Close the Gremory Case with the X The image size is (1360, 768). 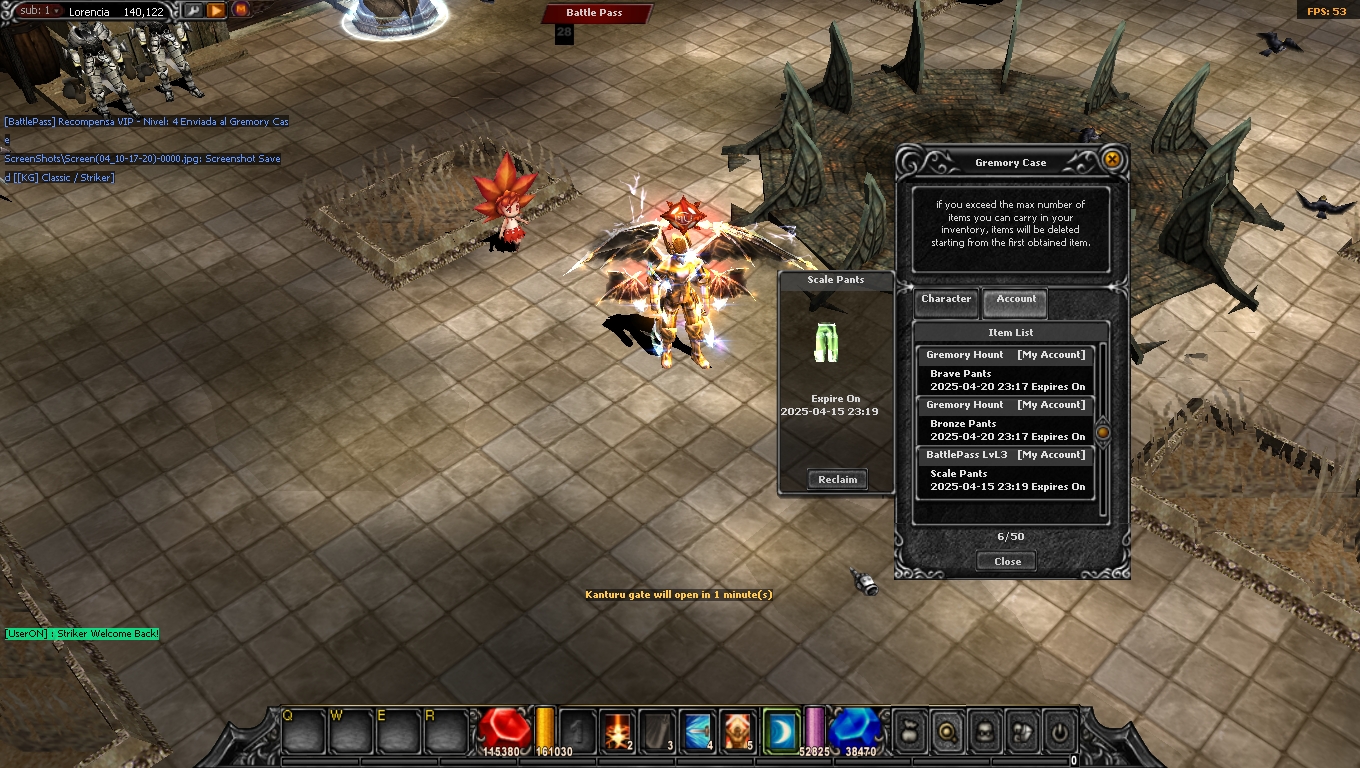pyautogui.click(x=1111, y=160)
